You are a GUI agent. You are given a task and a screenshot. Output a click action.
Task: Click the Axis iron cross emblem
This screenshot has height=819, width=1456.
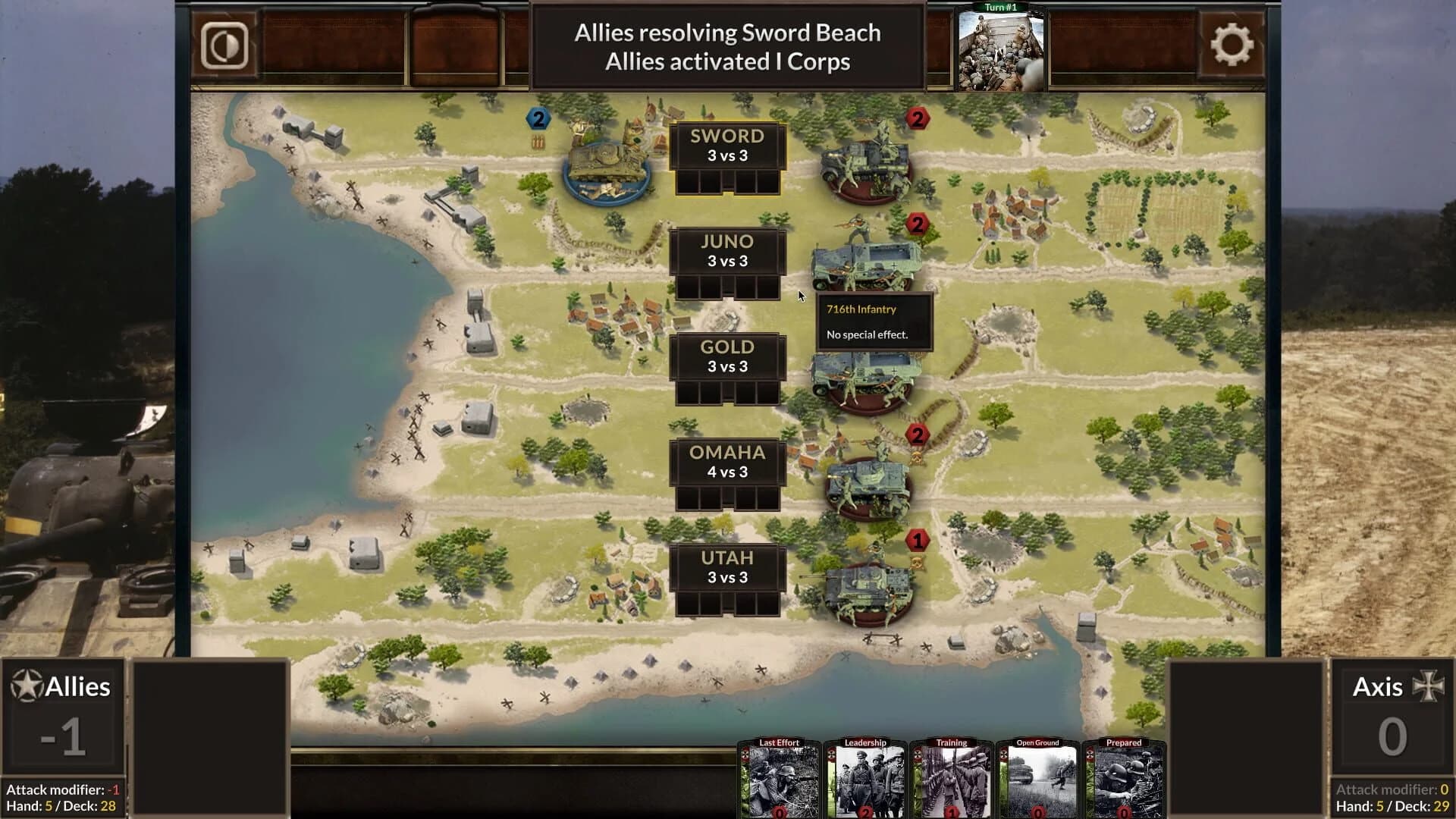(1429, 687)
